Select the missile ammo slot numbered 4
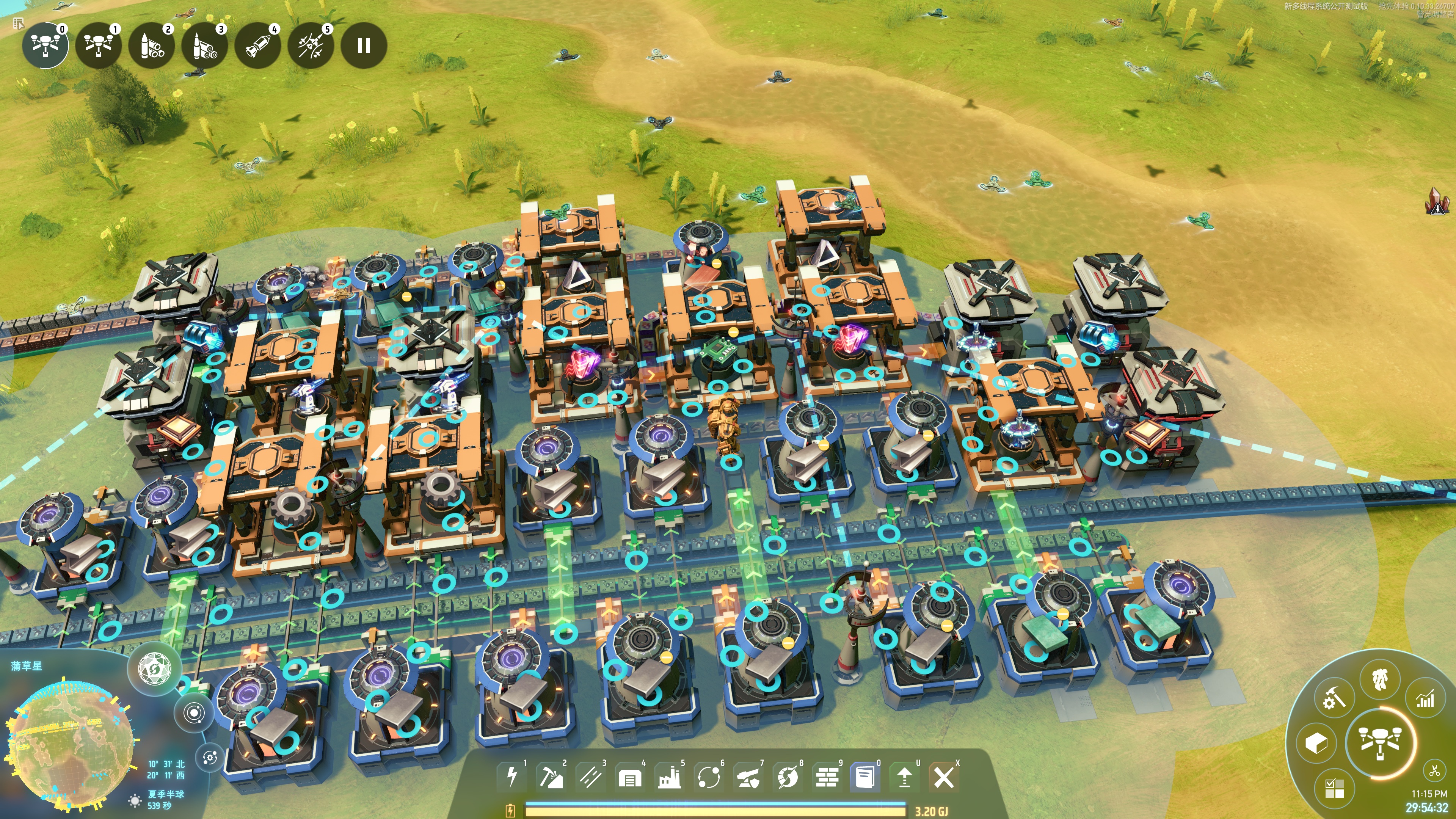The width and height of the screenshot is (1456, 819). coord(258,45)
